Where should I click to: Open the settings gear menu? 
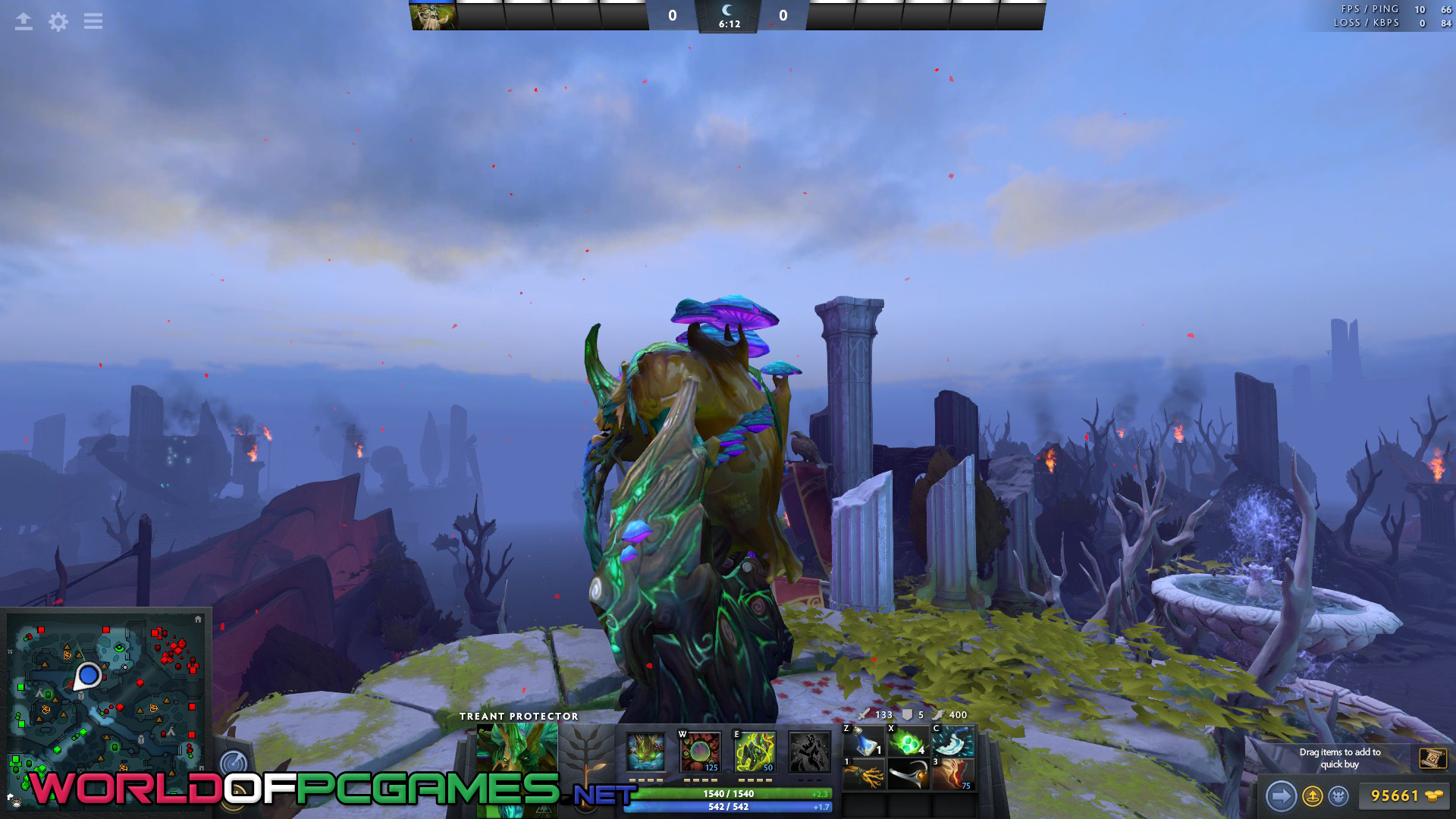coord(58,21)
